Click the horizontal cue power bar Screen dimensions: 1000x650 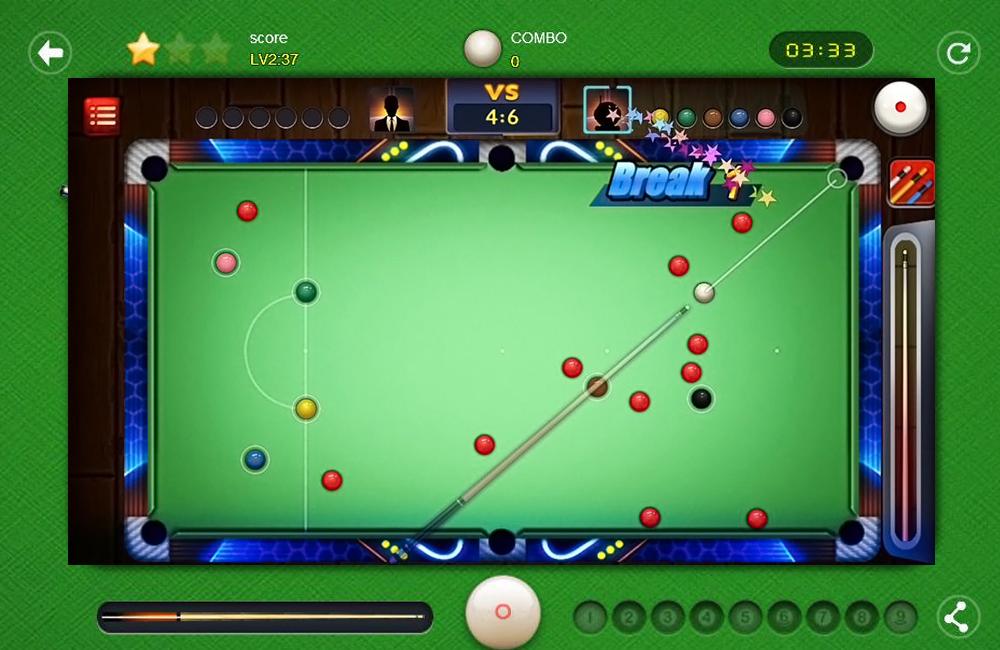click(265, 617)
